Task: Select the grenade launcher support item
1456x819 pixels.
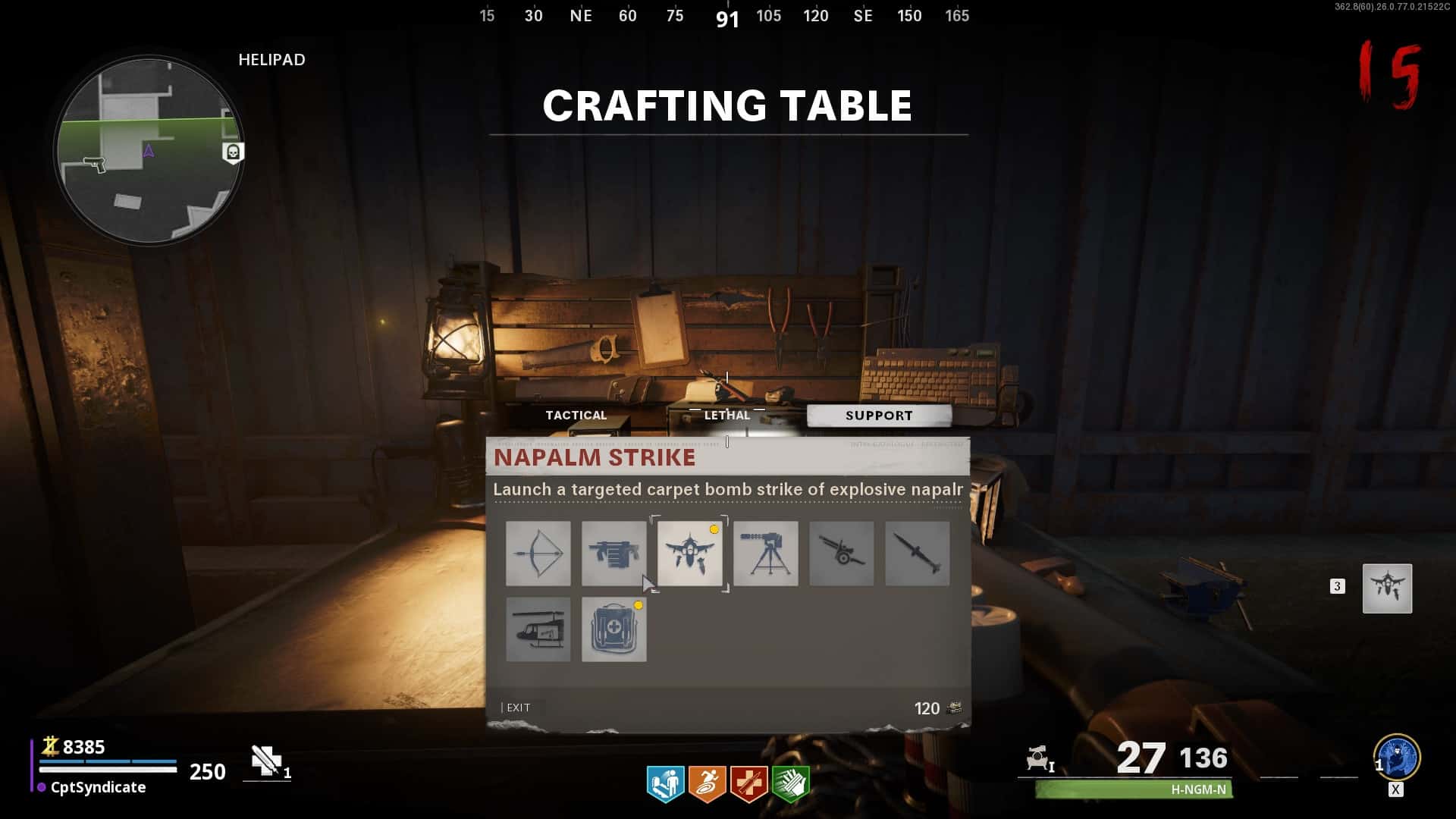Action: click(x=614, y=554)
